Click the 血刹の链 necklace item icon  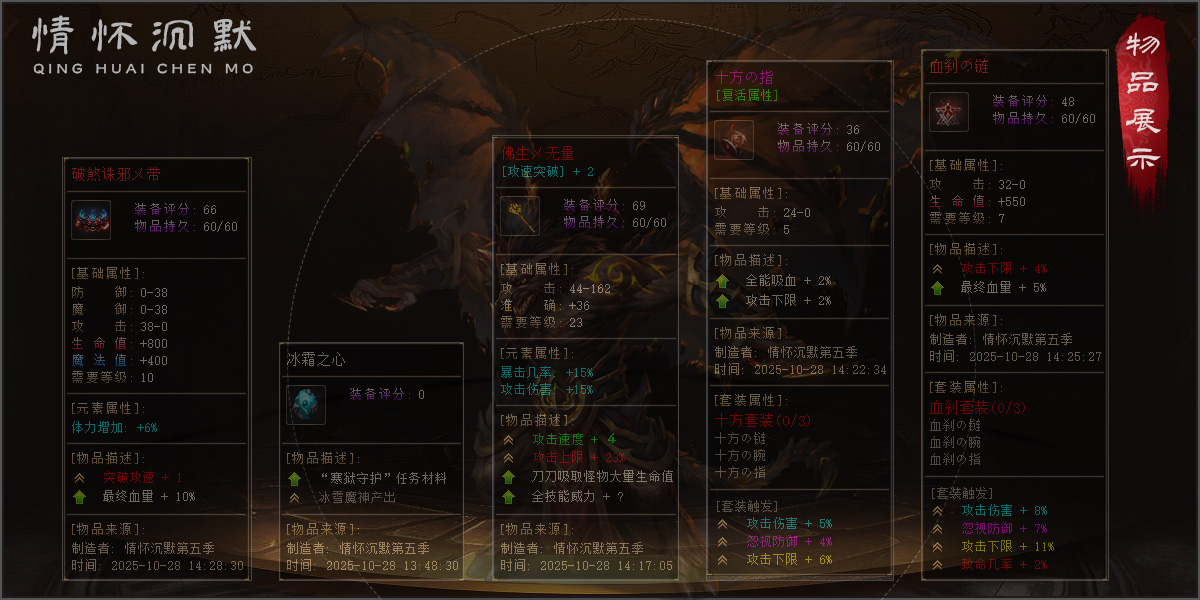point(948,112)
